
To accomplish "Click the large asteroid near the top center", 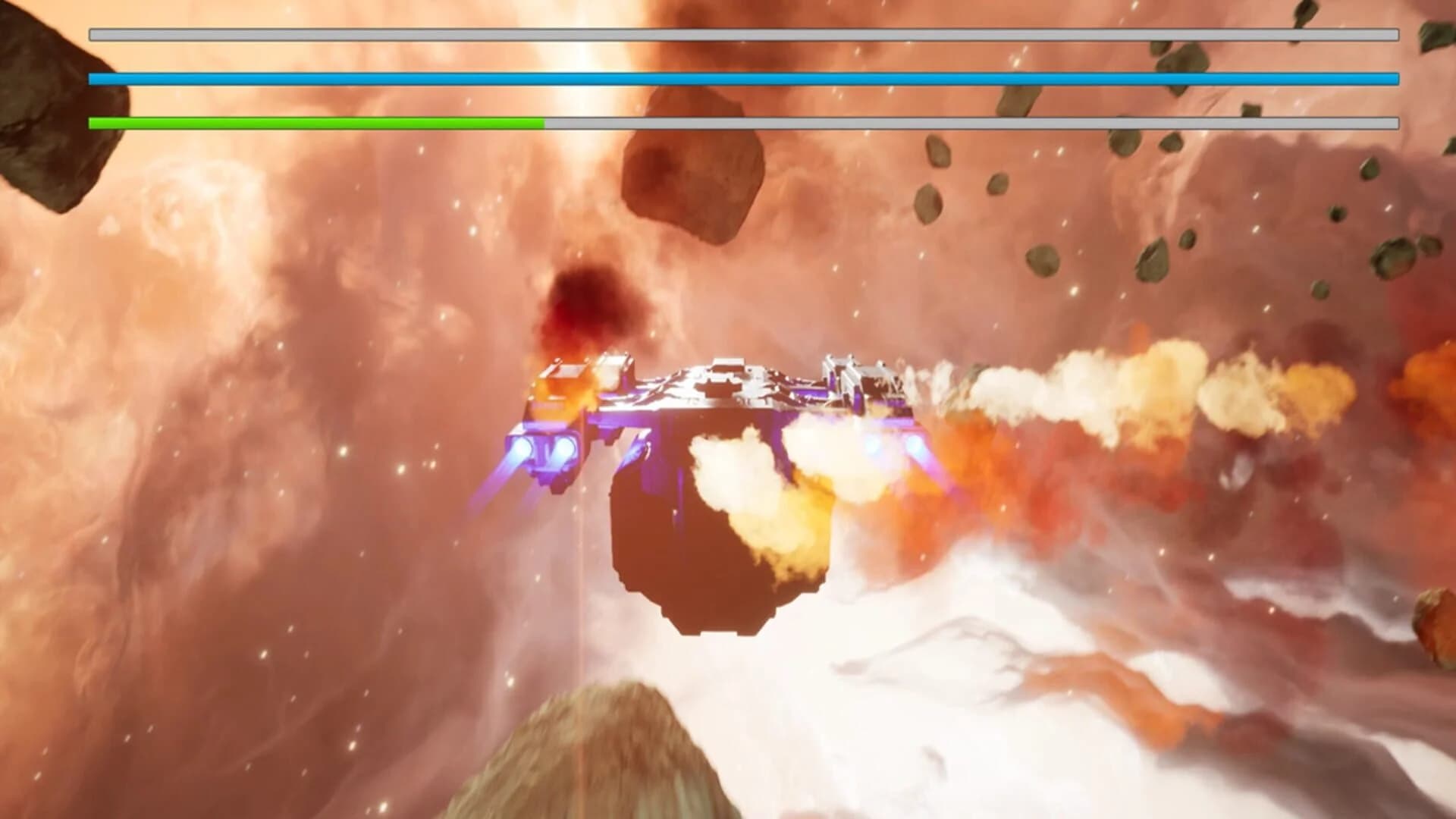I will (690, 174).
